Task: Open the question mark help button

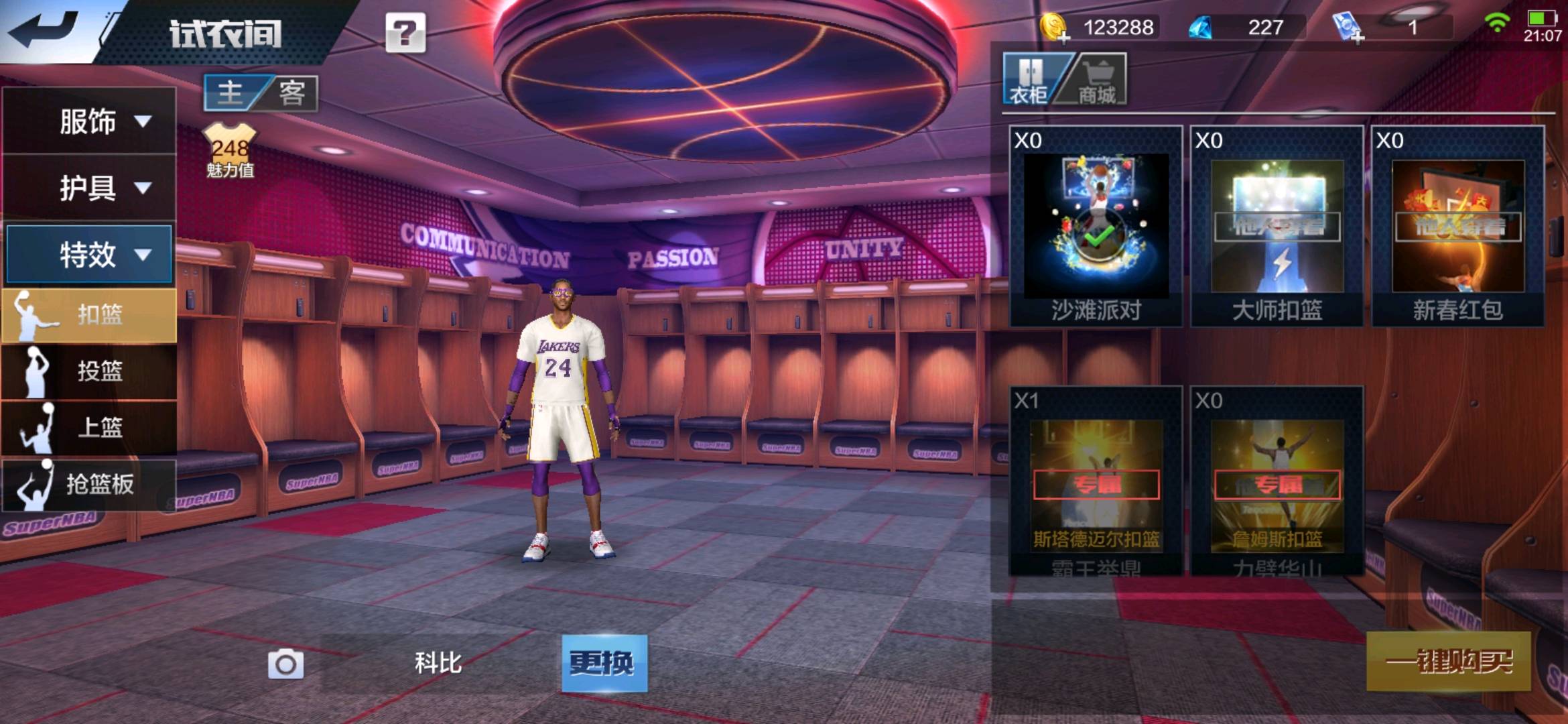Action: click(405, 33)
